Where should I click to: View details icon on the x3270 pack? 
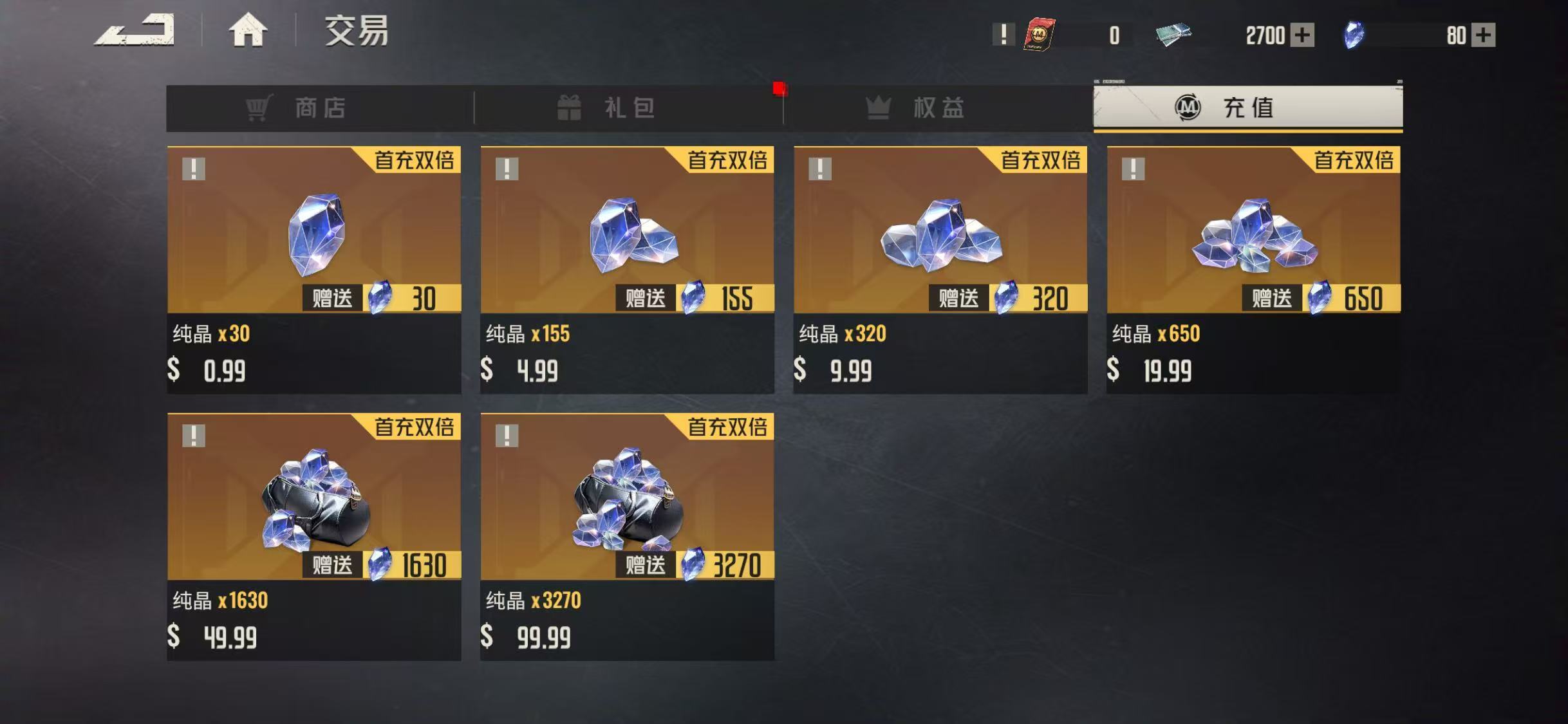pyautogui.click(x=507, y=436)
